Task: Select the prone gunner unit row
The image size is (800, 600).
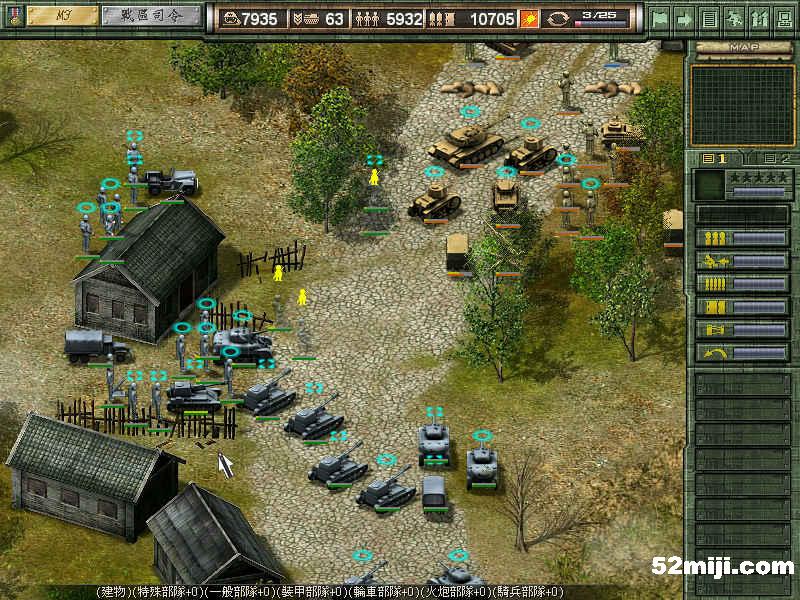Action: 741,261
